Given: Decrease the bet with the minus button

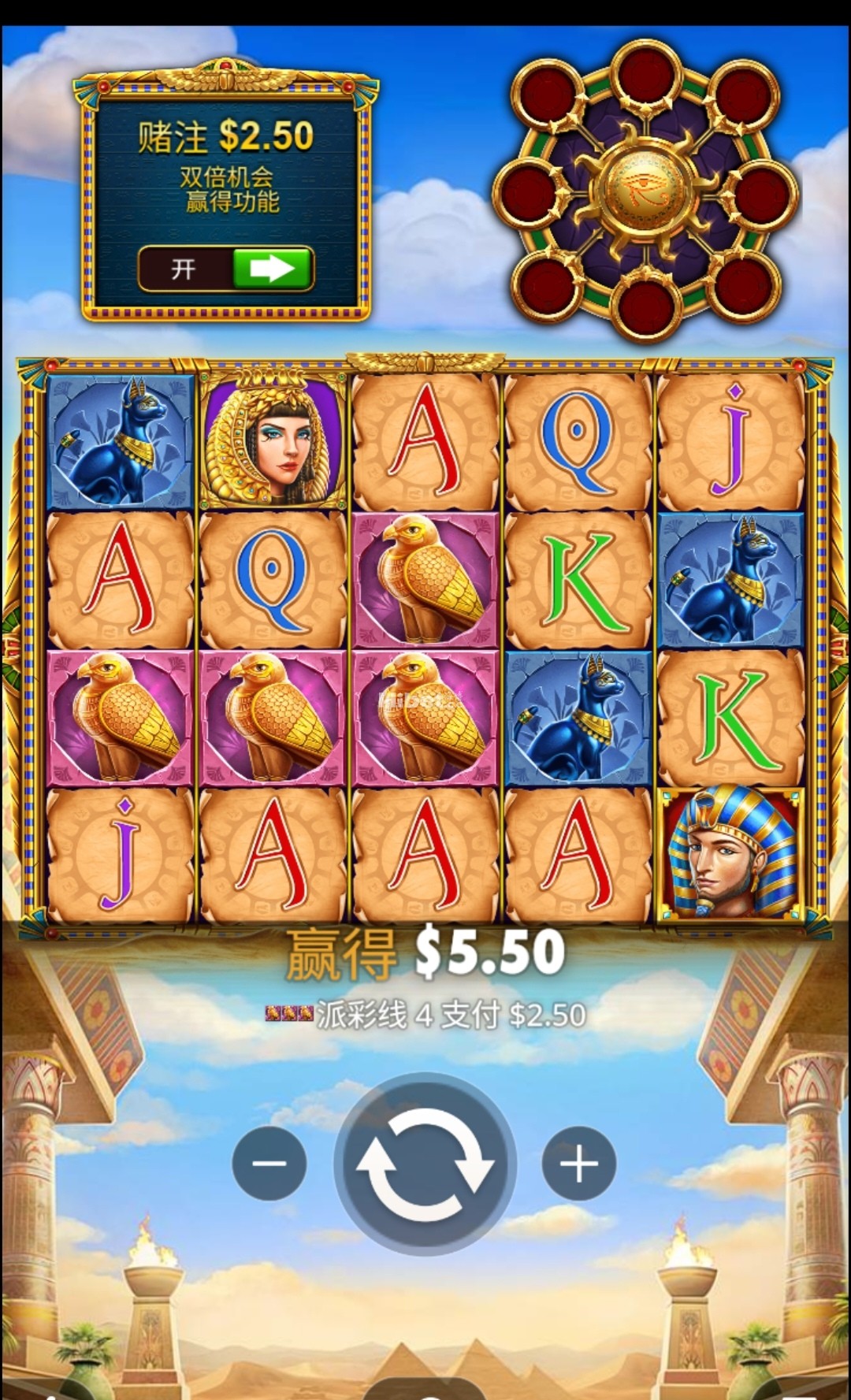Looking at the screenshot, I should click(269, 1164).
